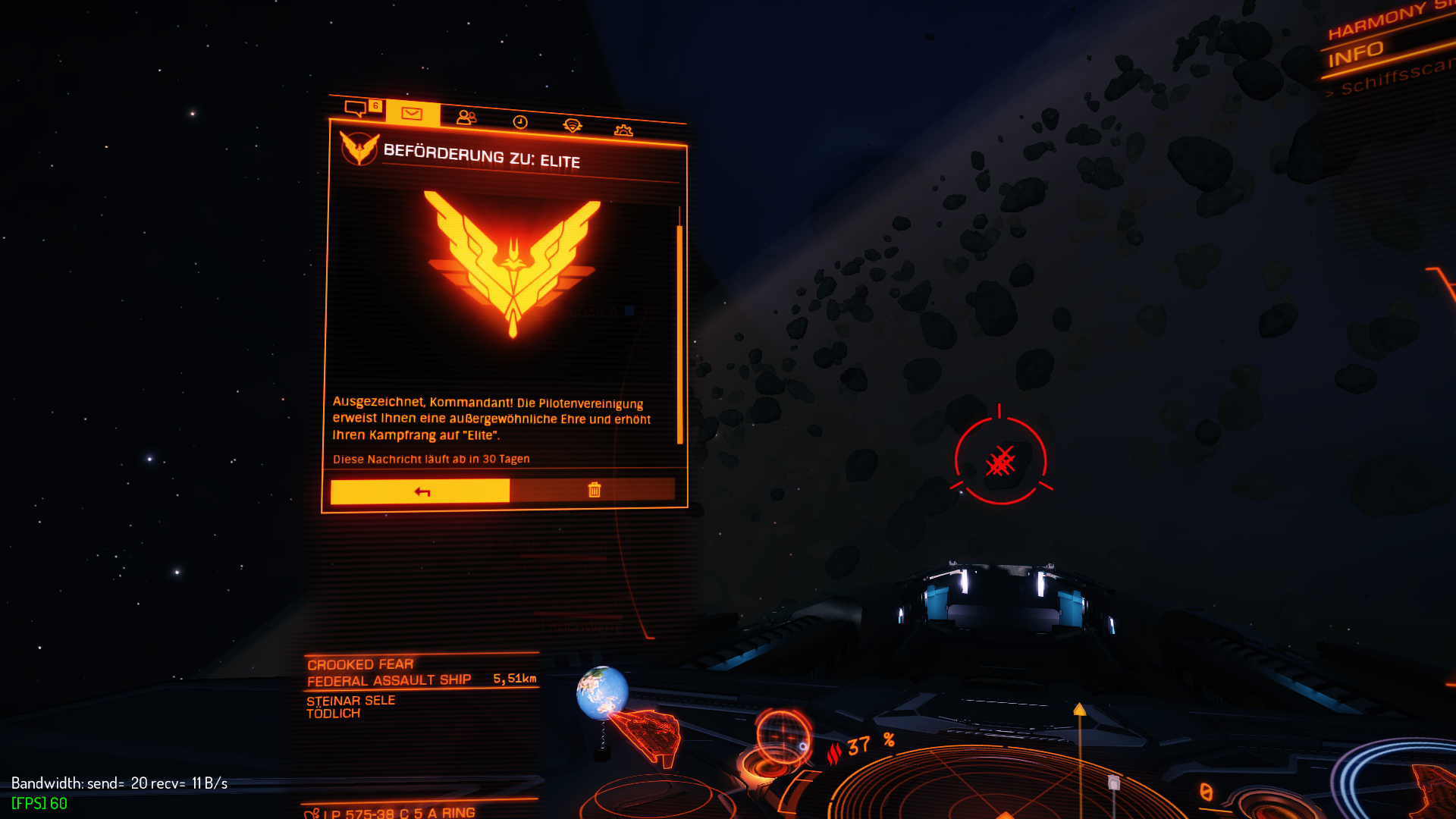Viewport: 1456px width, 819px height.
Task: Open the INFO panel tab
Action: click(1356, 55)
